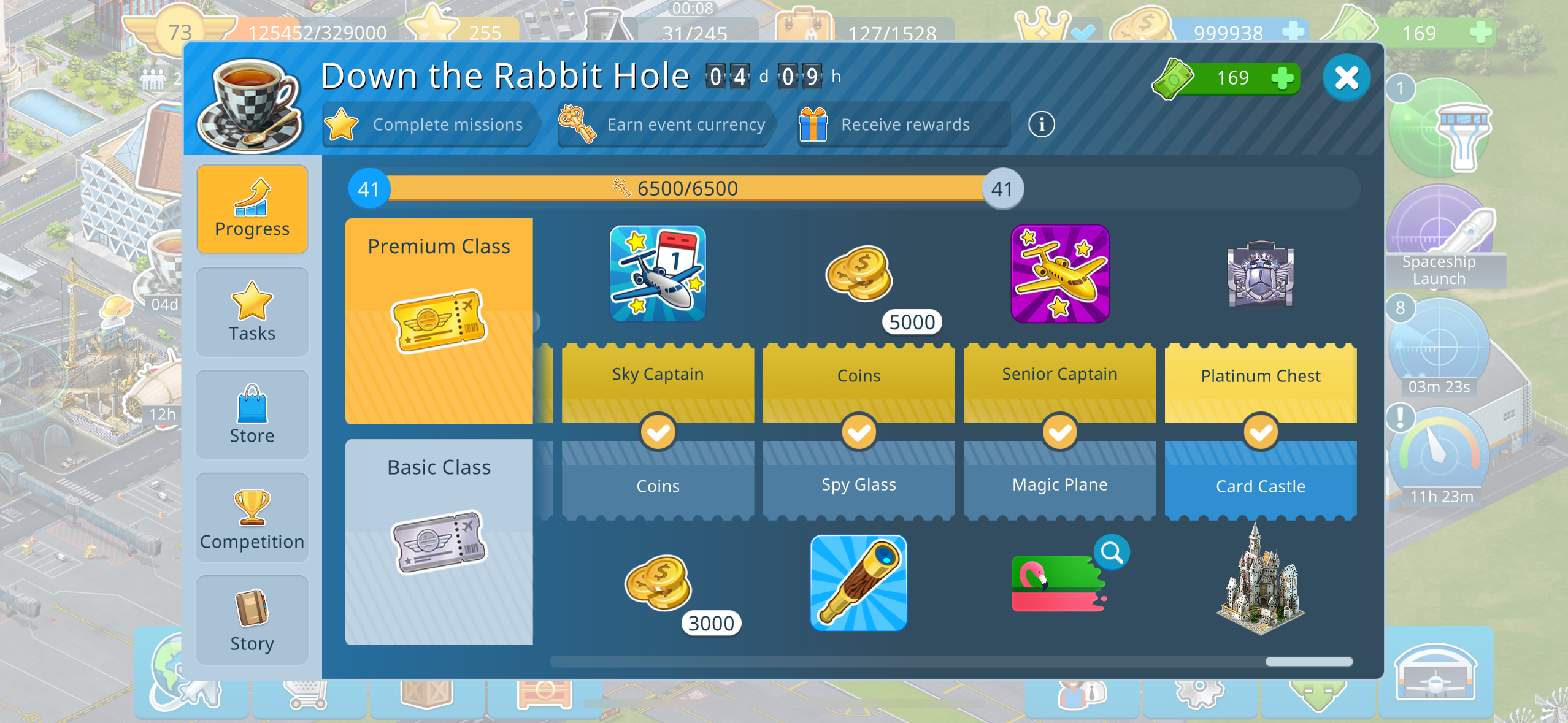The height and width of the screenshot is (723, 1568).
Task: Open the Story tab
Action: click(252, 621)
